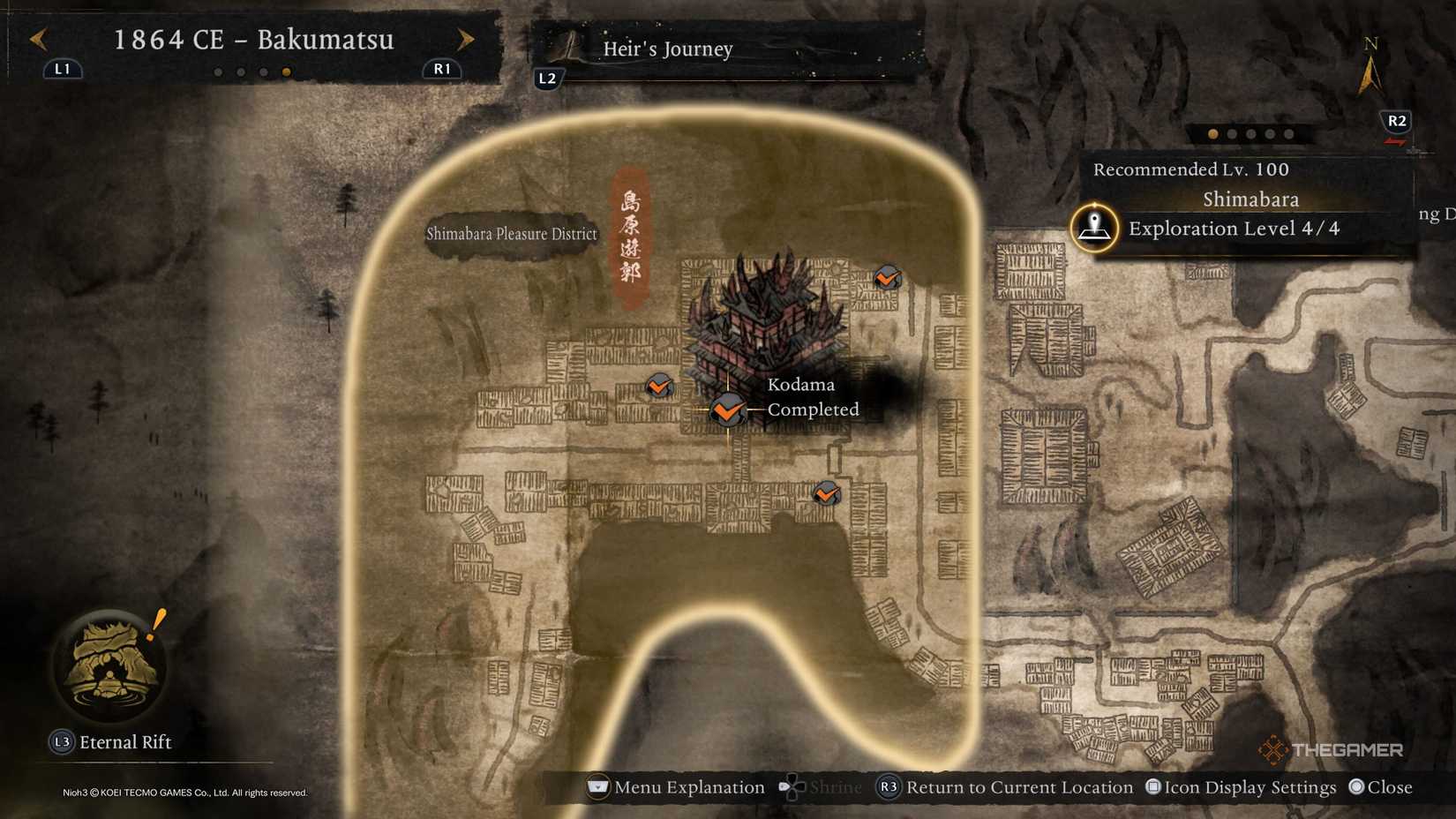This screenshot has width=1456, height=819.
Task: Click the orange checkmark marker northeast of the castle
Action: (886, 277)
